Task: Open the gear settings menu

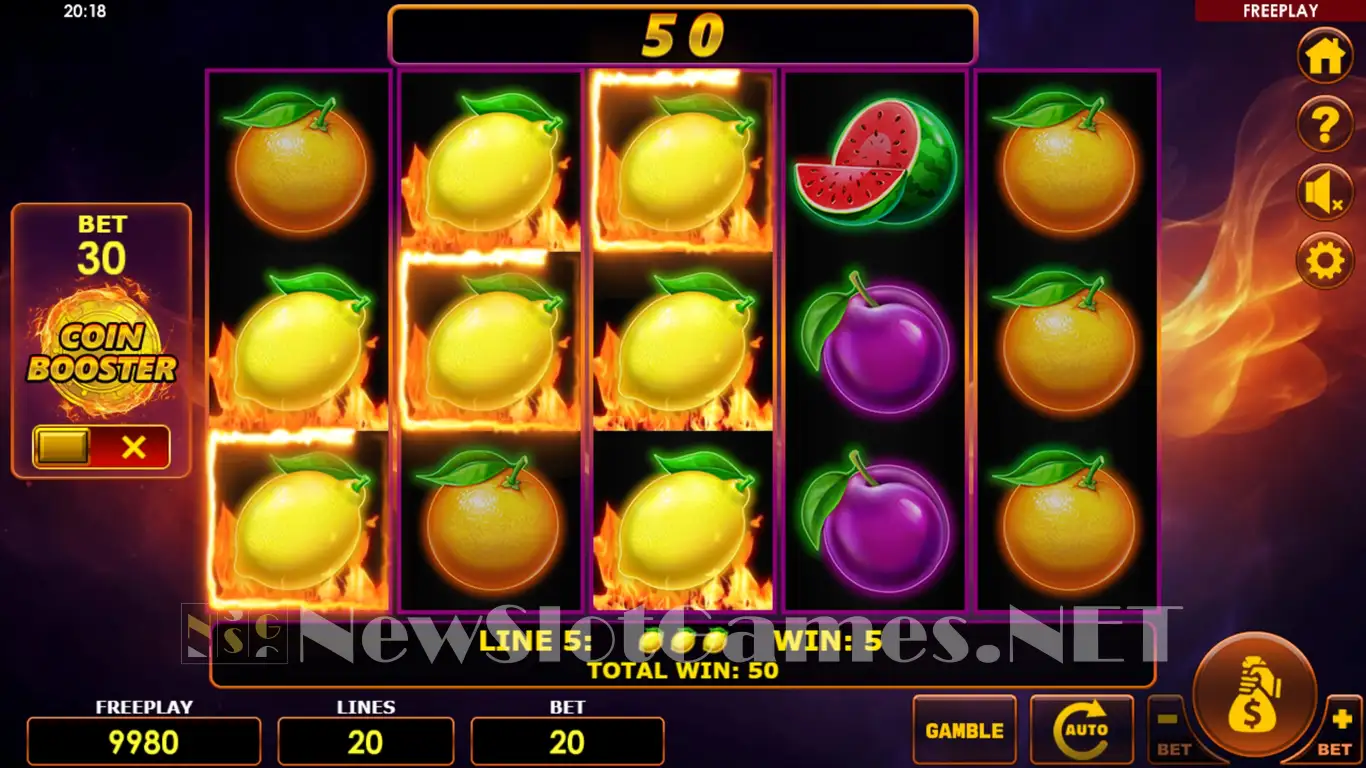Action: (x=1325, y=261)
